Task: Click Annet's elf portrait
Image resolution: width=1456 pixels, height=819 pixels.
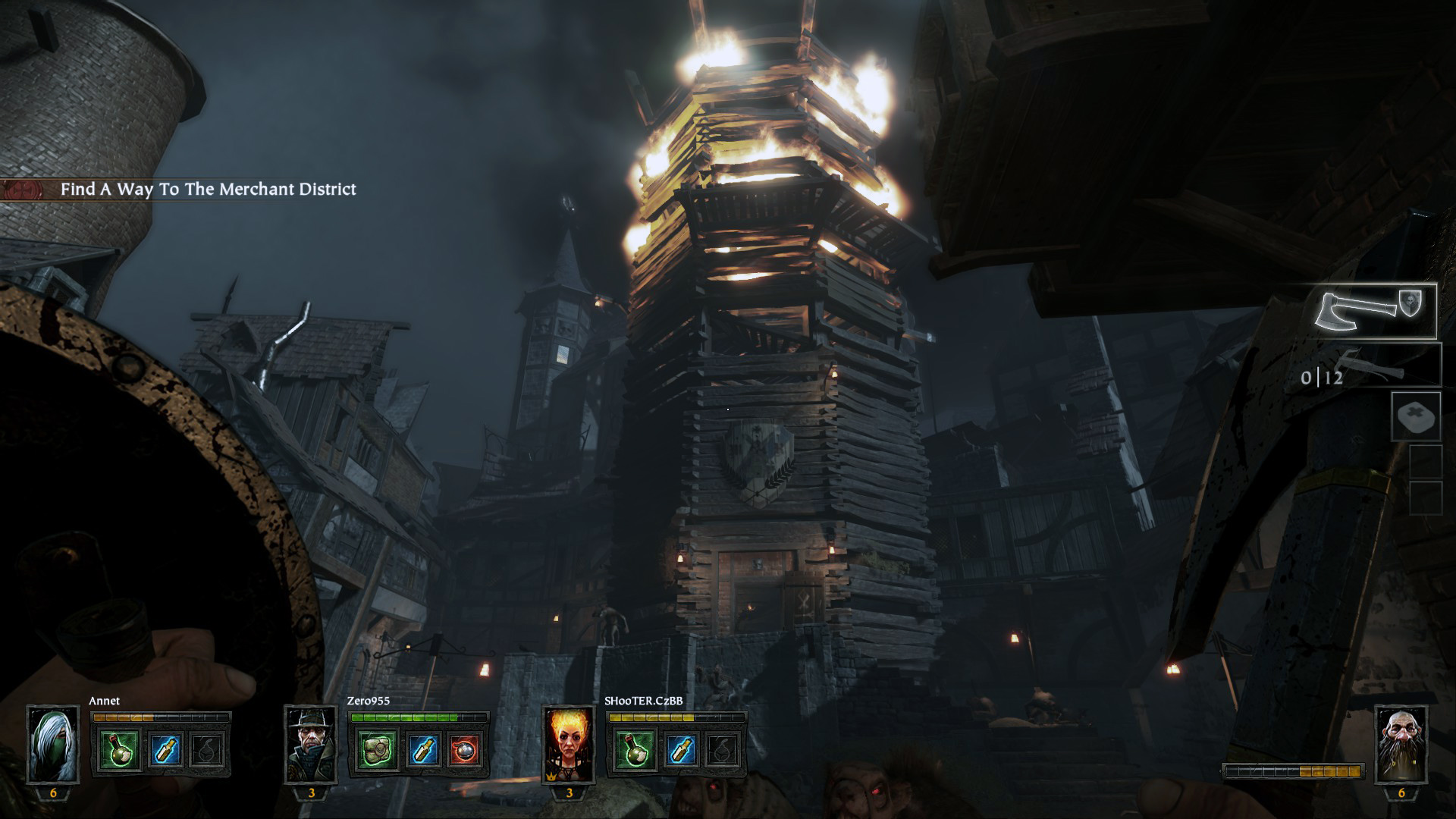Action: 53,744
